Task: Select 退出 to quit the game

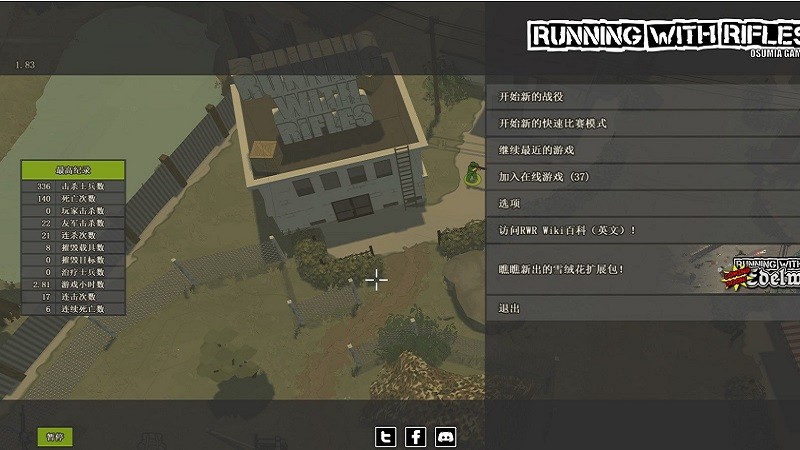Action: pyautogui.click(x=510, y=309)
